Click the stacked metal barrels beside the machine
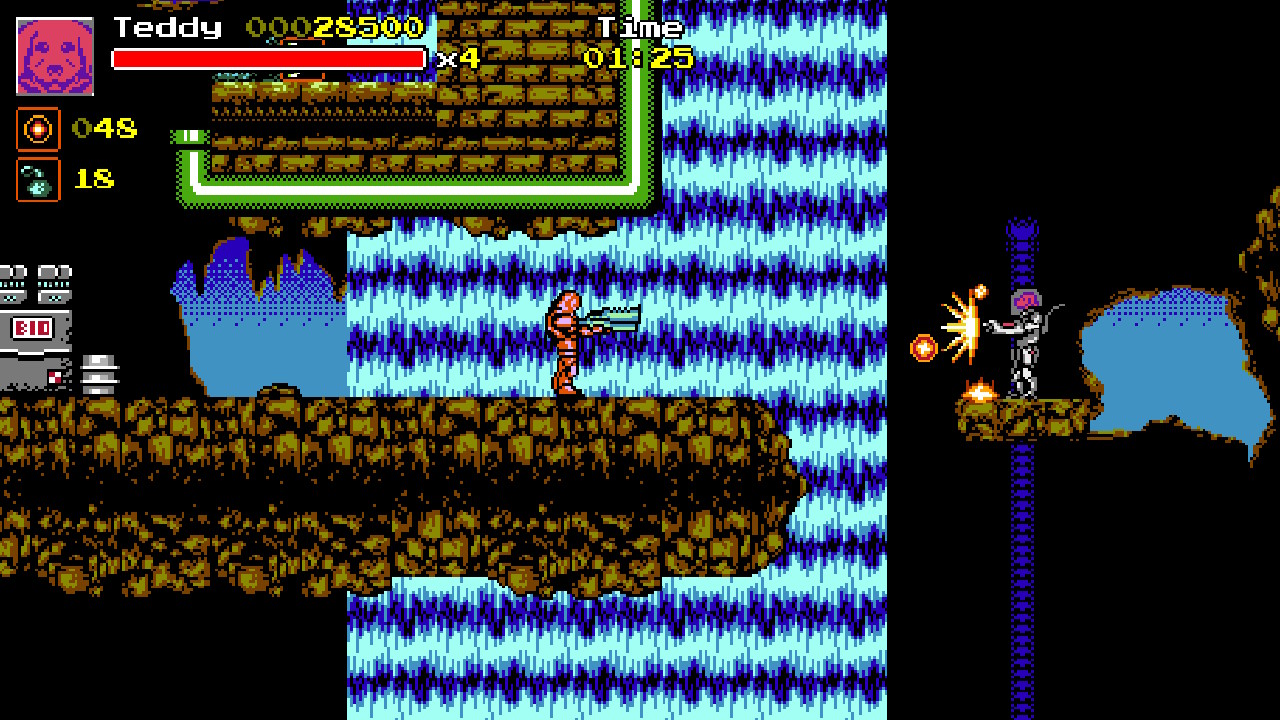 tap(98, 372)
